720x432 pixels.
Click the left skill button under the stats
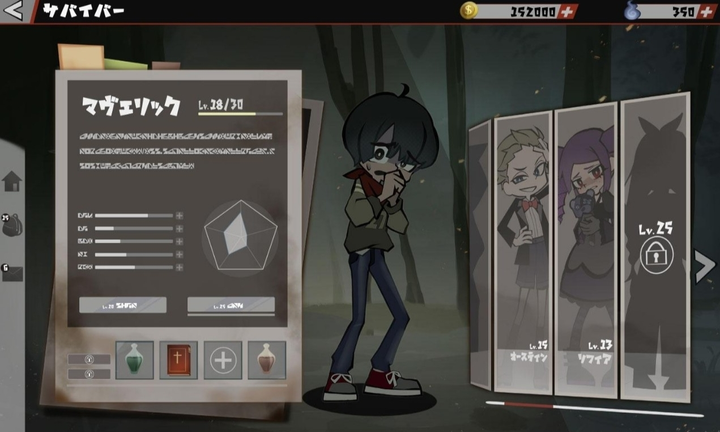click(122, 305)
